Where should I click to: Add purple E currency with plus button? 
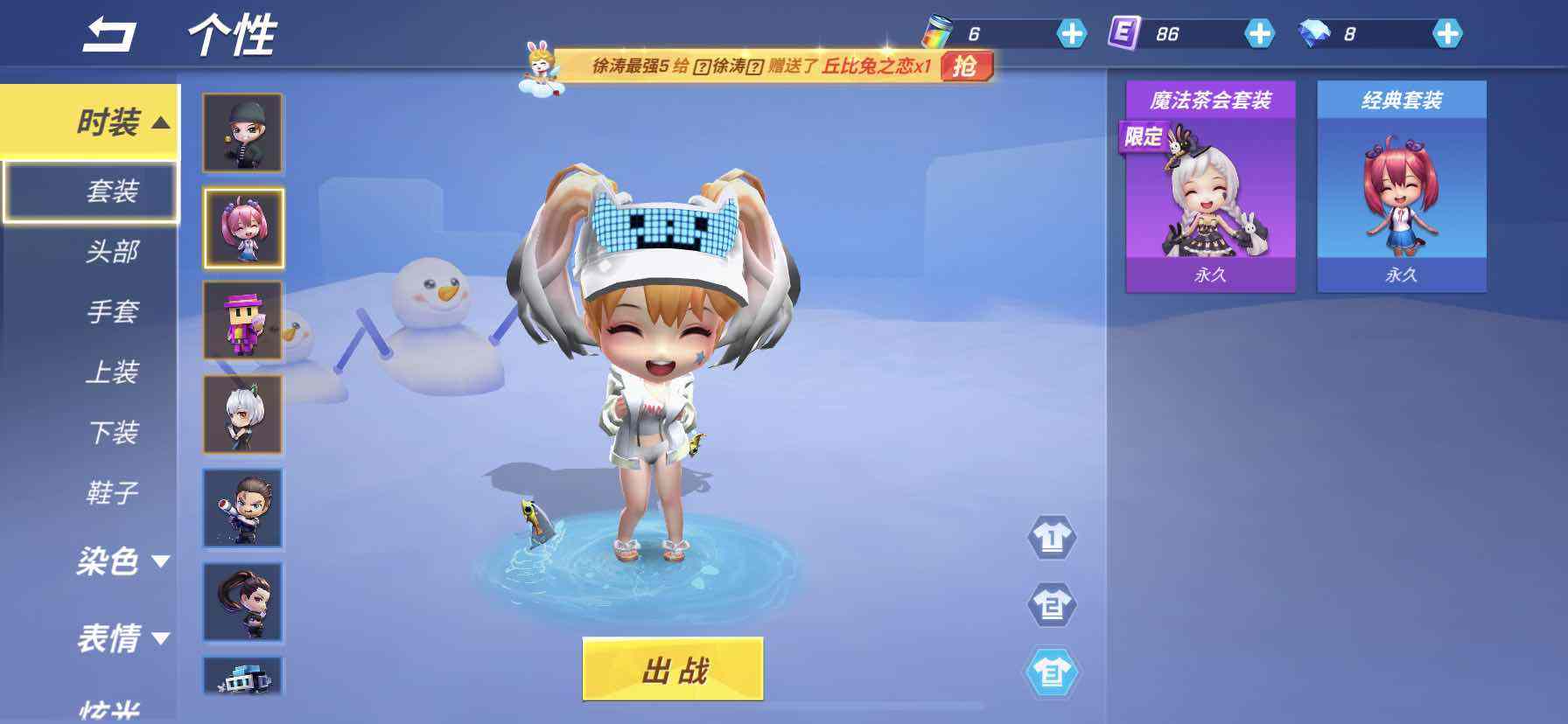(1258, 34)
